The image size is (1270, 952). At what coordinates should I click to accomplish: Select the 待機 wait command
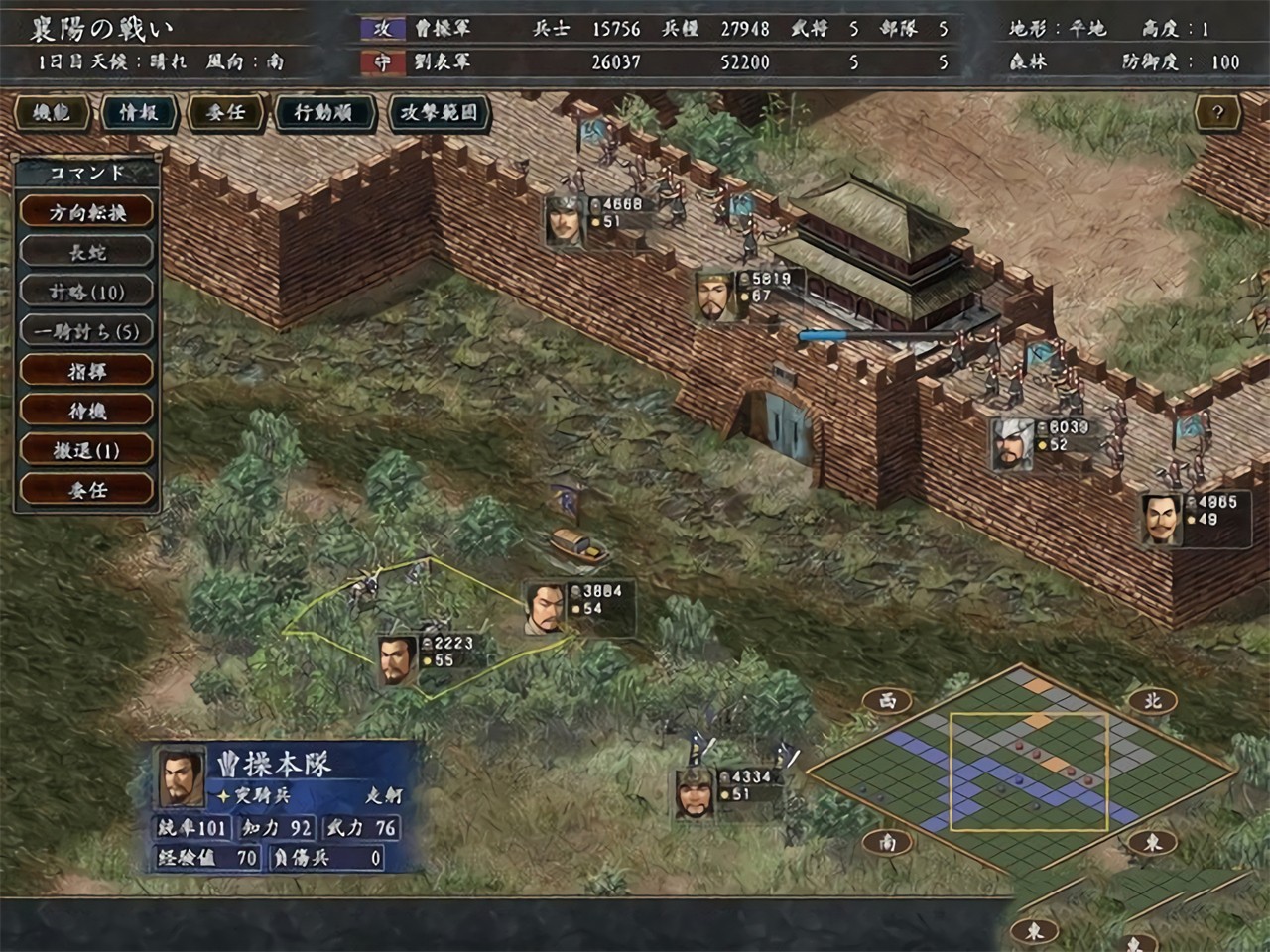click(87, 411)
